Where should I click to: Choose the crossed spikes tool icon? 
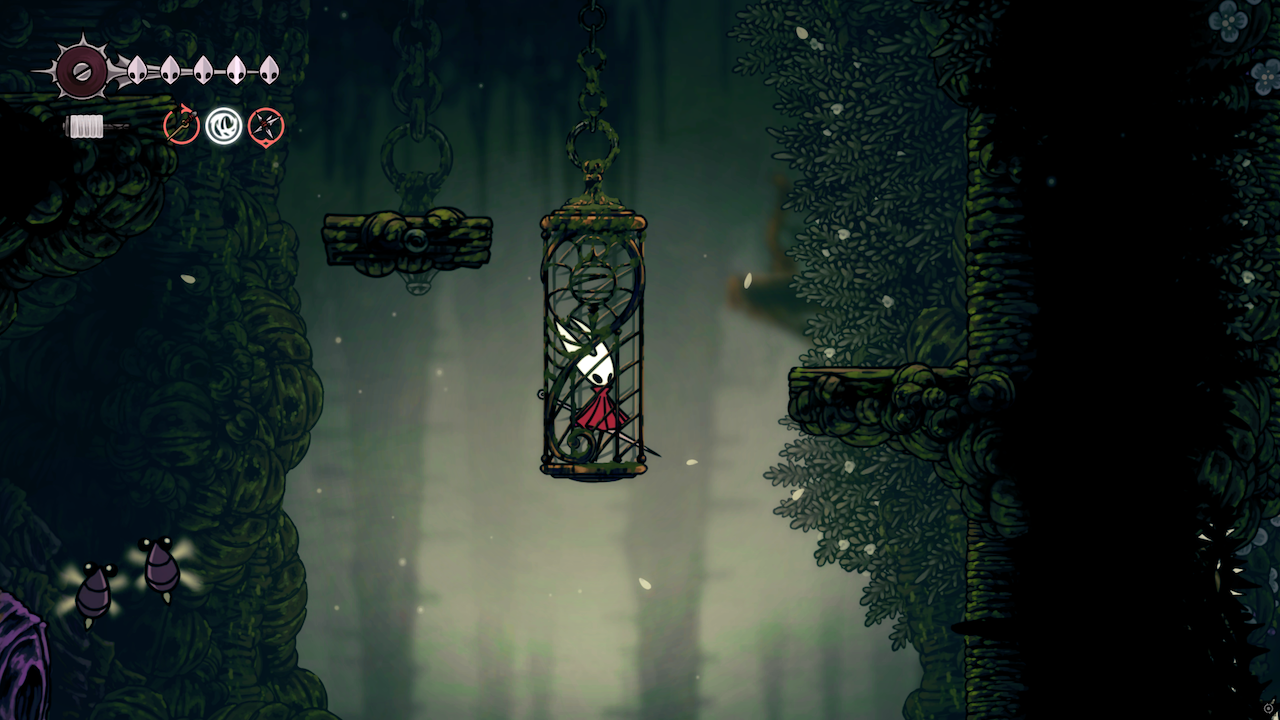coord(266,126)
